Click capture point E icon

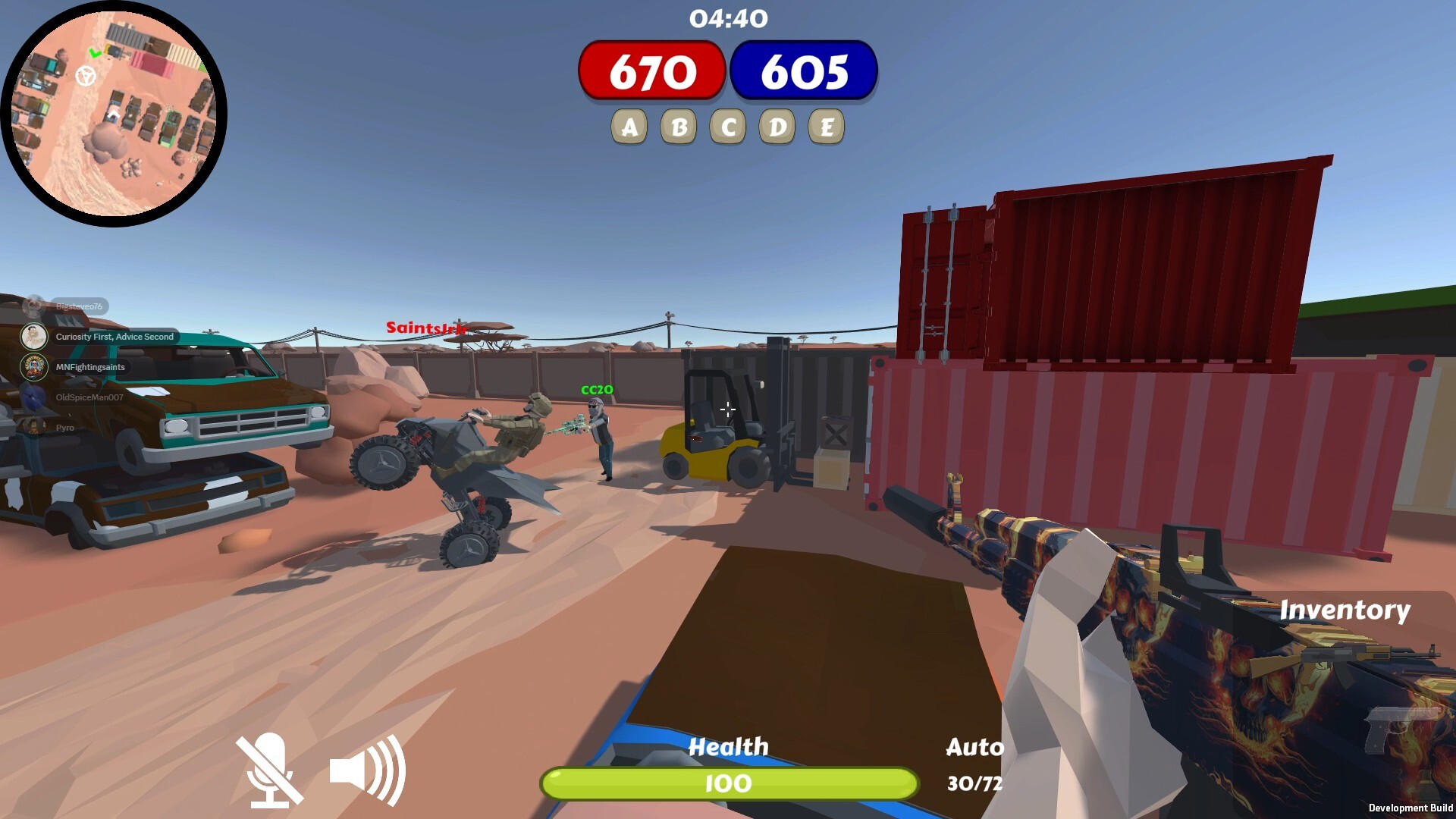828,127
